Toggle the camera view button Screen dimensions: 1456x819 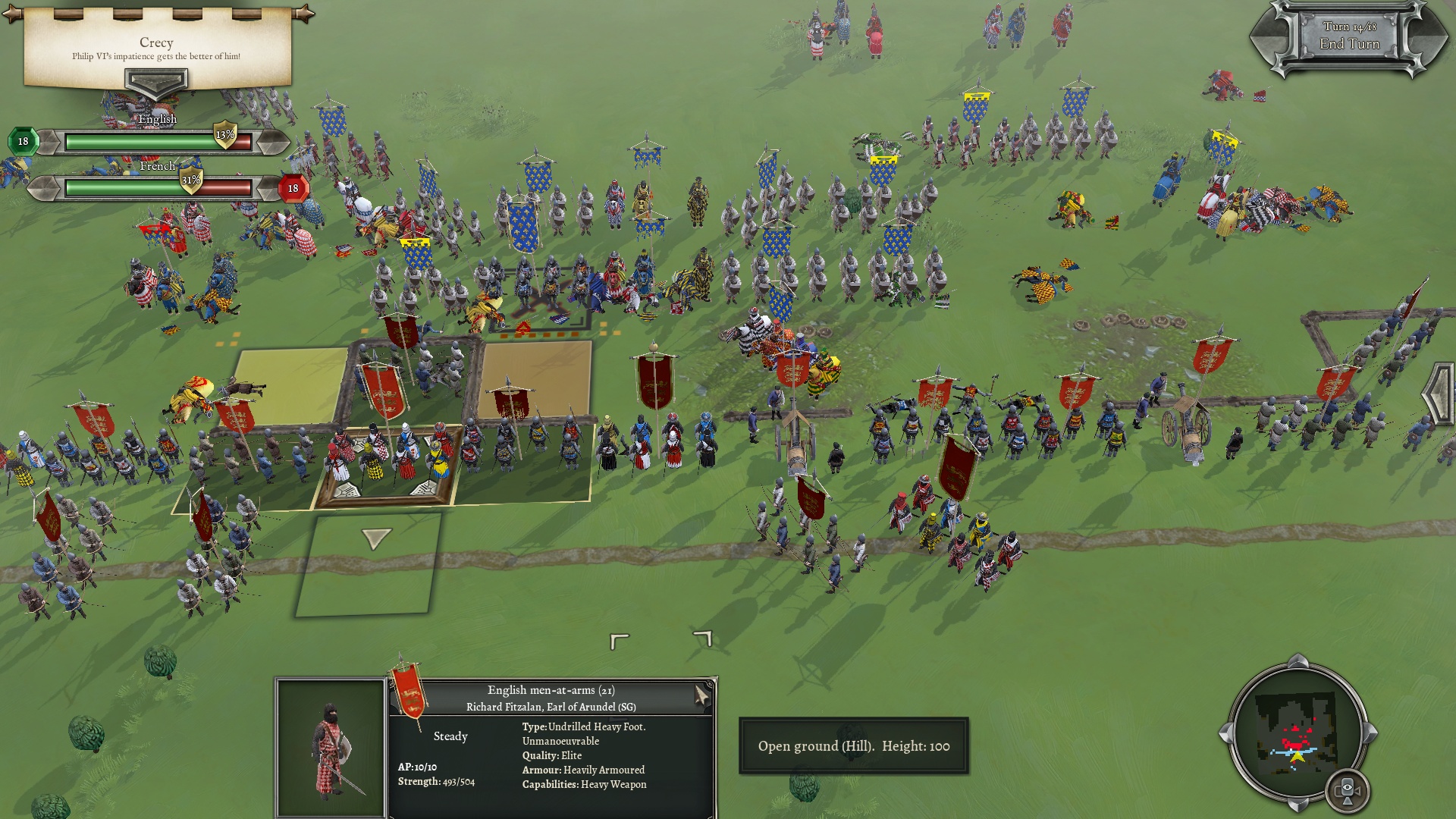(x=1347, y=790)
